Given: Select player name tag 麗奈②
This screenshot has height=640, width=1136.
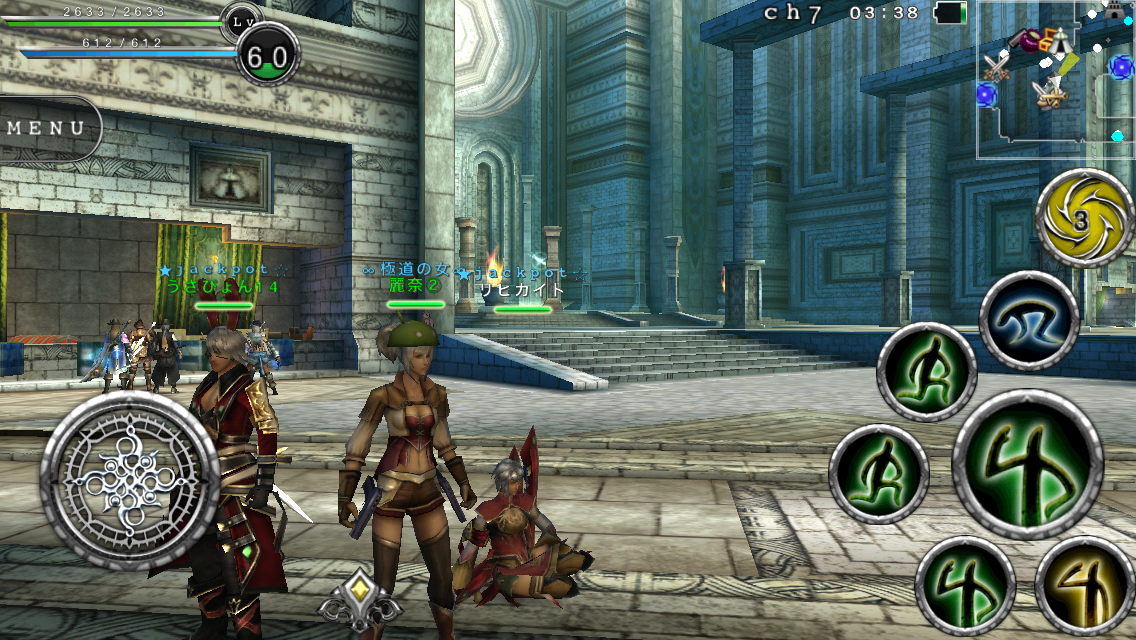Looking at the screenshot, I should click(414, 286).
